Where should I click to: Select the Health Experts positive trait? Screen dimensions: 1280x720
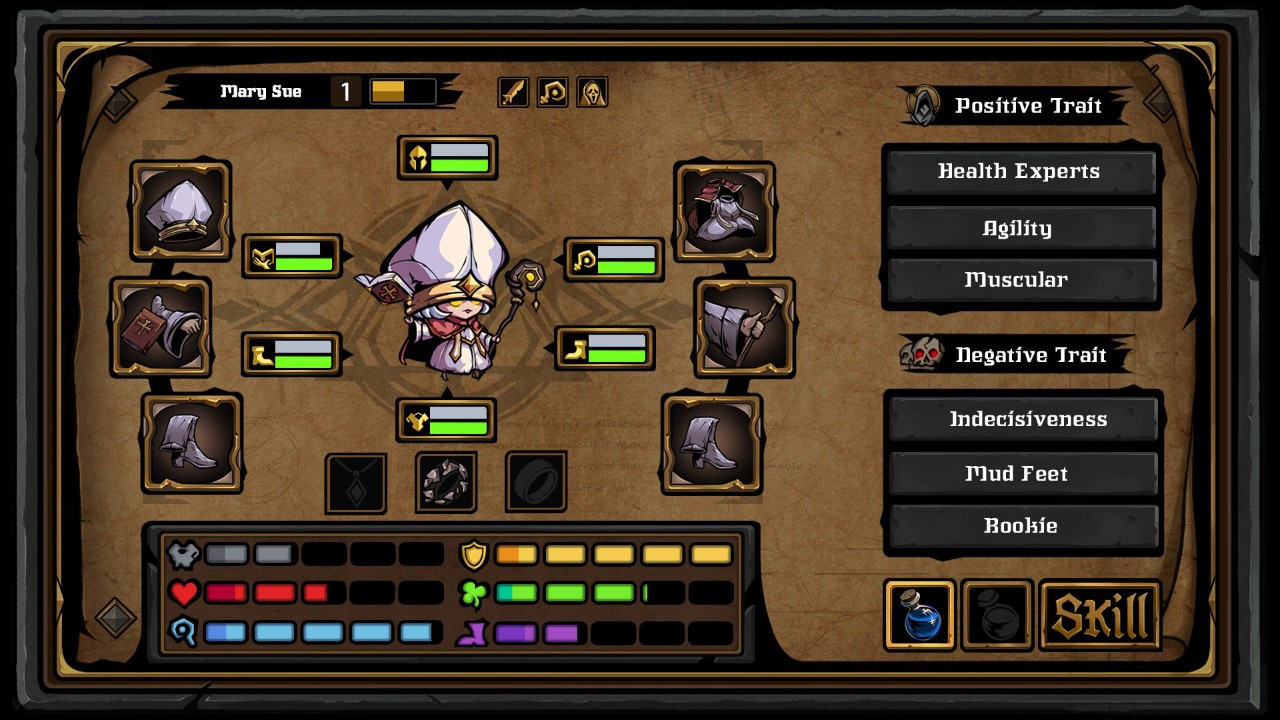pos(1019,172)
